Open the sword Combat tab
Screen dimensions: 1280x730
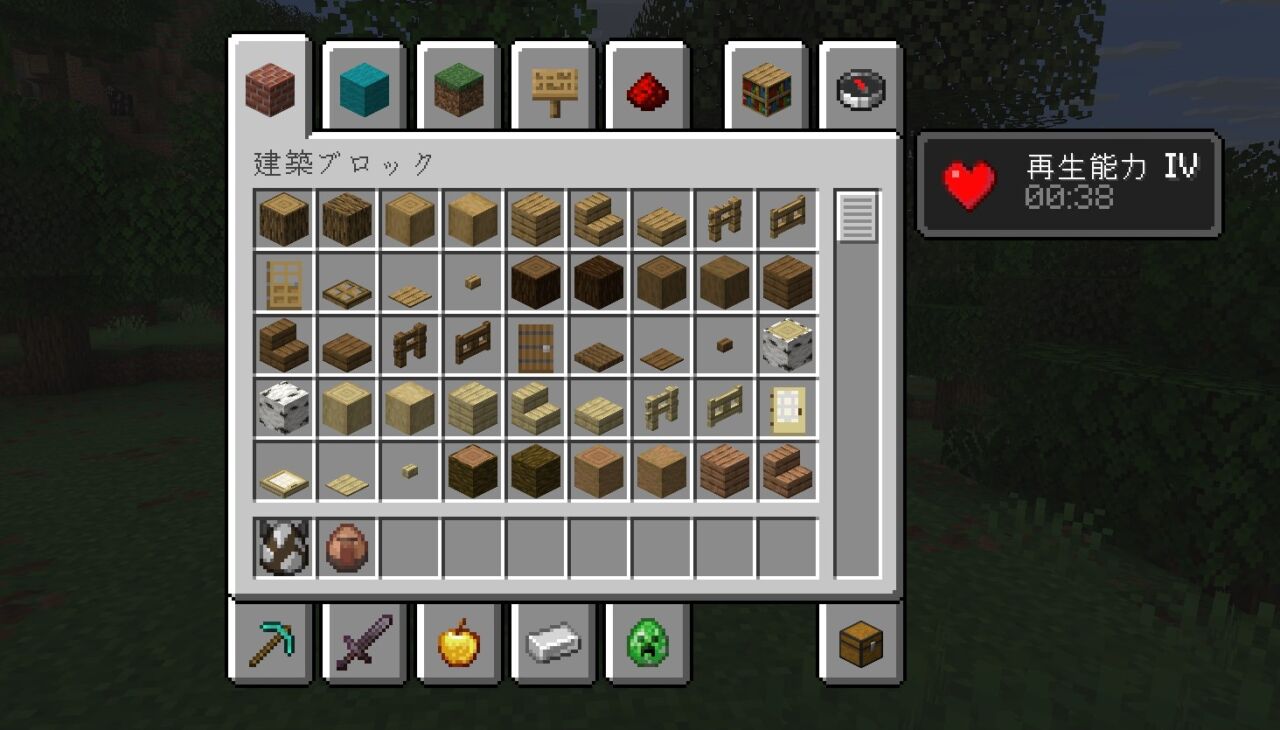click(364, 643)
